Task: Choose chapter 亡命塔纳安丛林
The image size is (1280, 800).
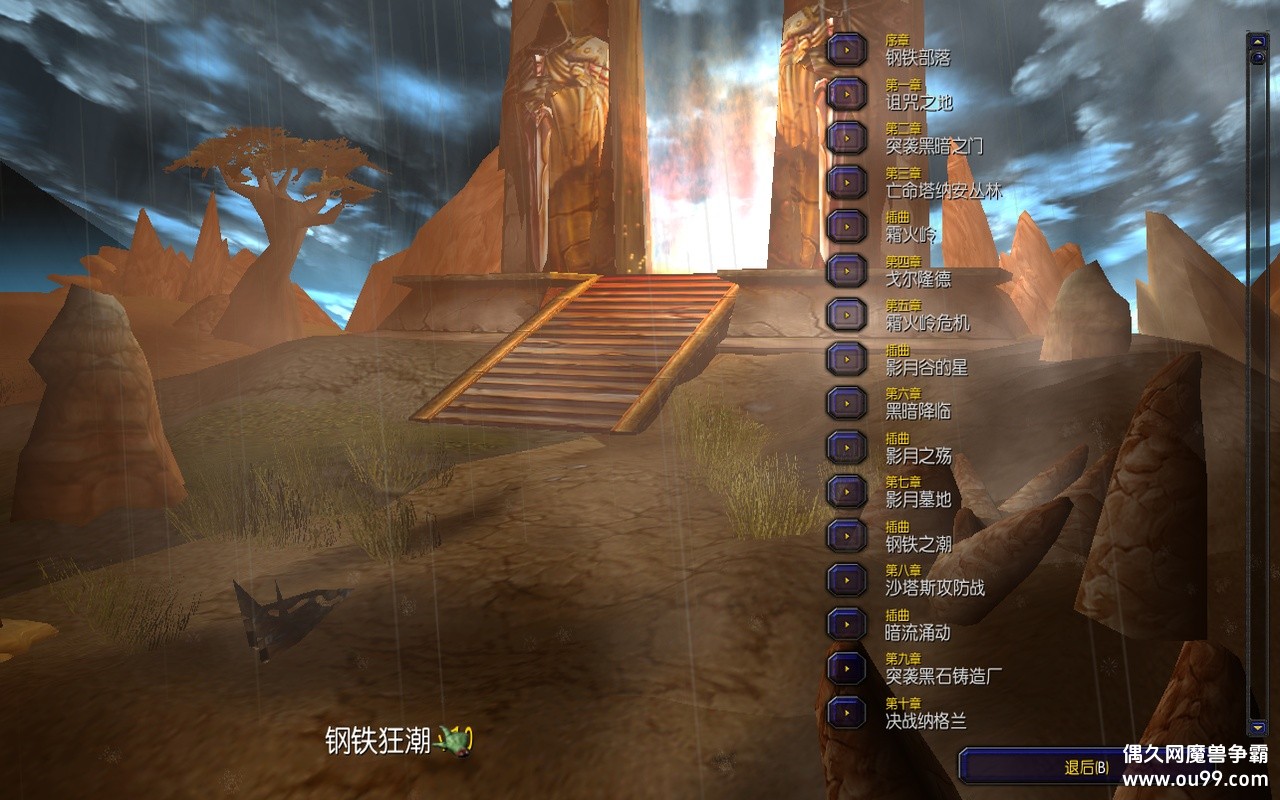Action: 847,181
